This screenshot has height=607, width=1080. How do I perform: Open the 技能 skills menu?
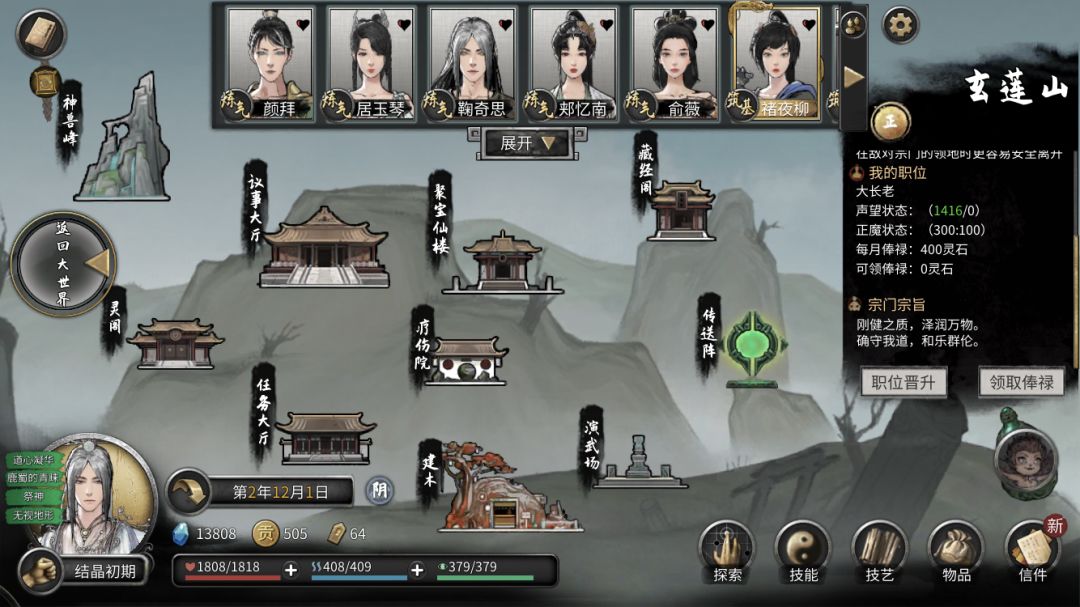point(803,552)
